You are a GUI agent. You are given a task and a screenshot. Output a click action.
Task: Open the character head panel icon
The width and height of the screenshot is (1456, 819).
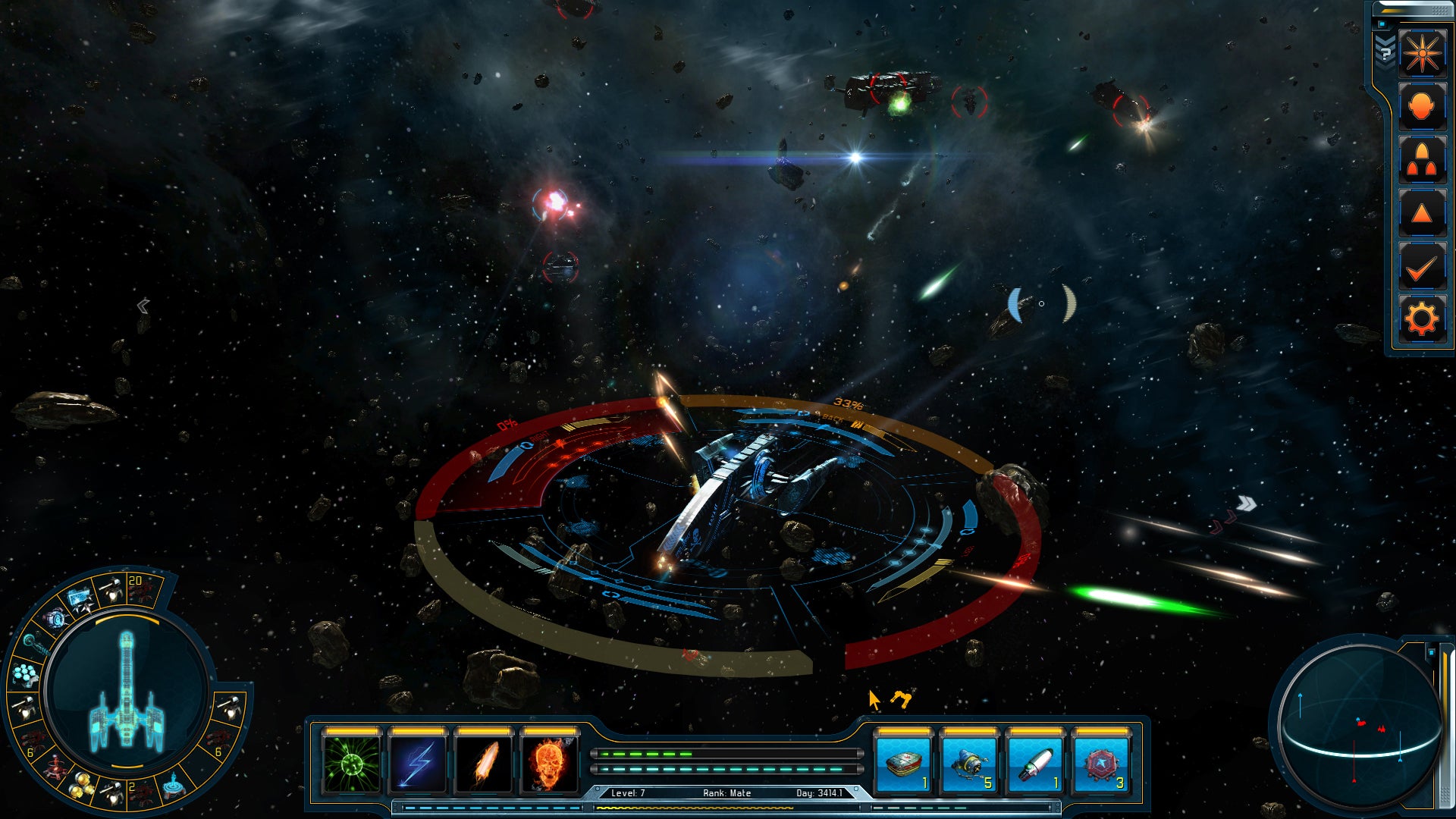1422,106
